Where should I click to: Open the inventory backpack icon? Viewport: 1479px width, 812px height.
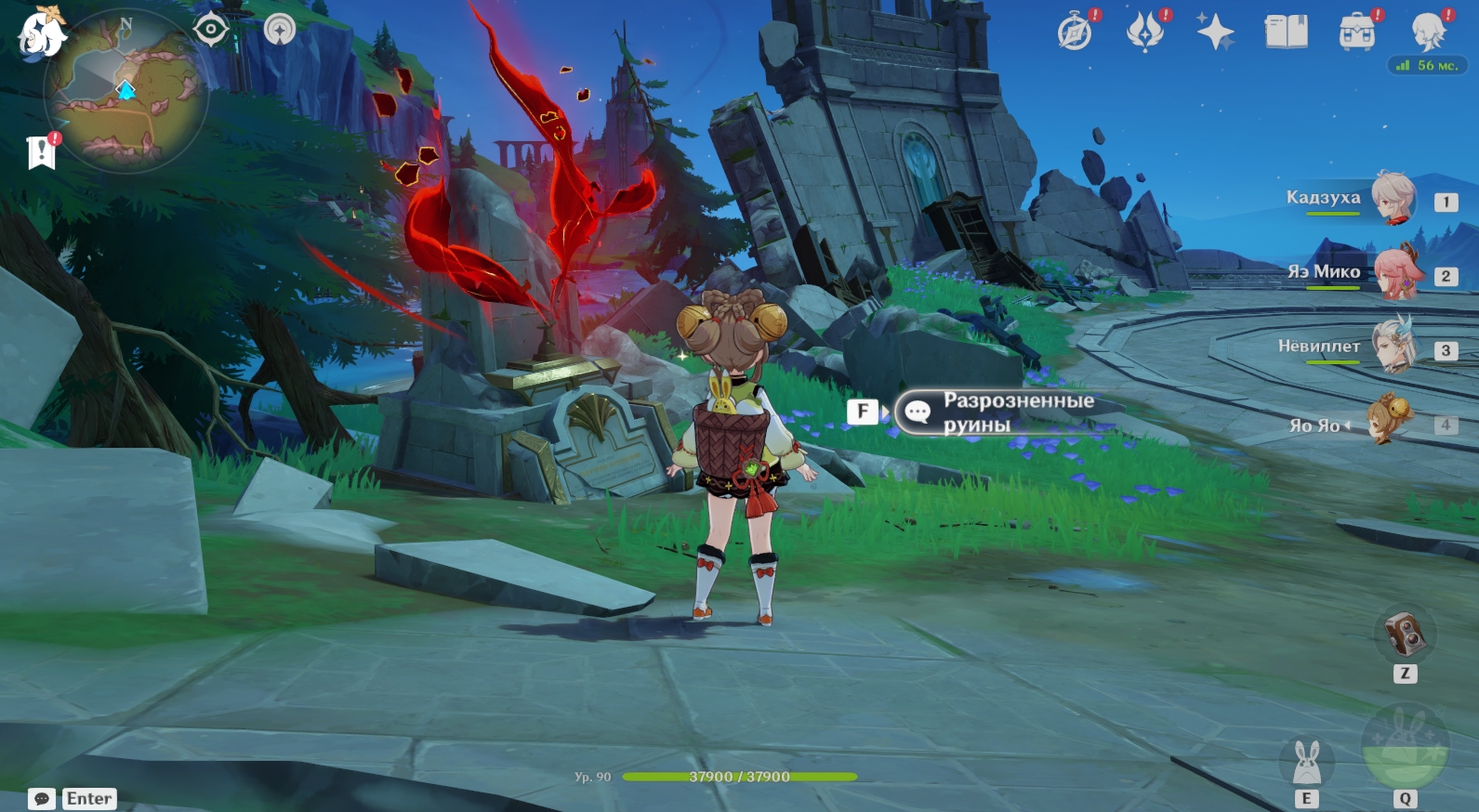point(1356,33)
